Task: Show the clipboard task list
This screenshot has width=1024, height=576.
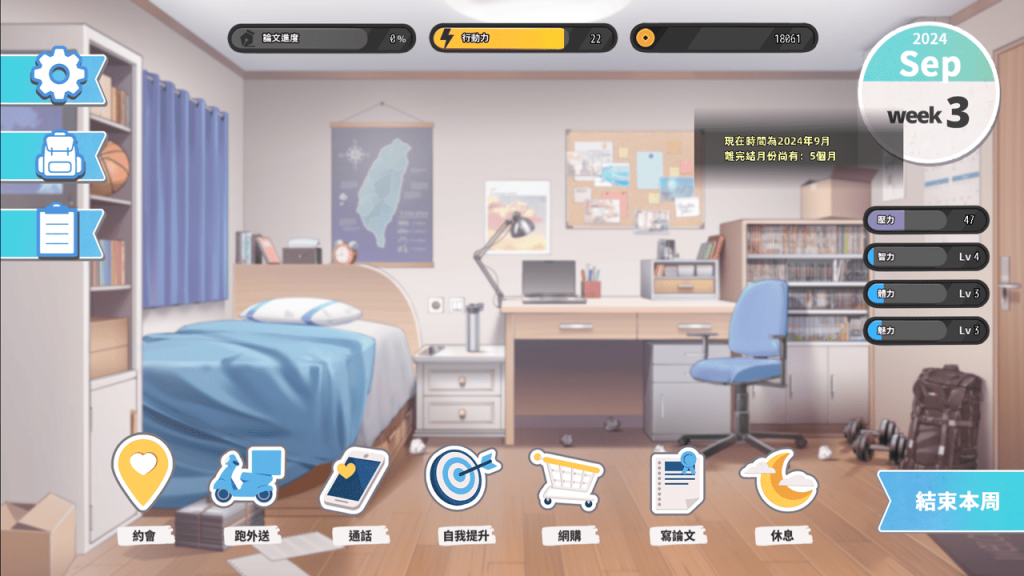Action: [58, 231]
